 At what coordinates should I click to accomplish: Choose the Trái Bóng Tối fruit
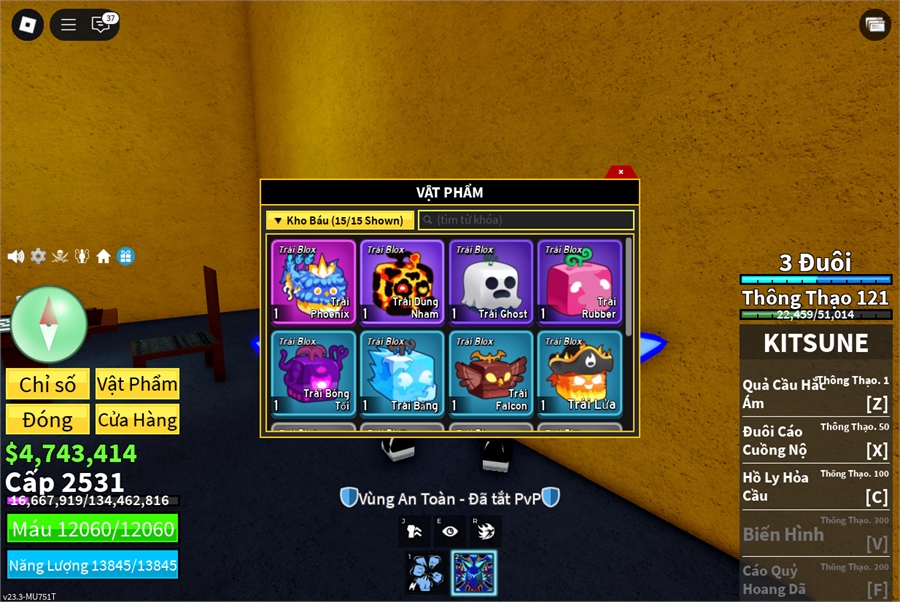(x=313, y=373)
